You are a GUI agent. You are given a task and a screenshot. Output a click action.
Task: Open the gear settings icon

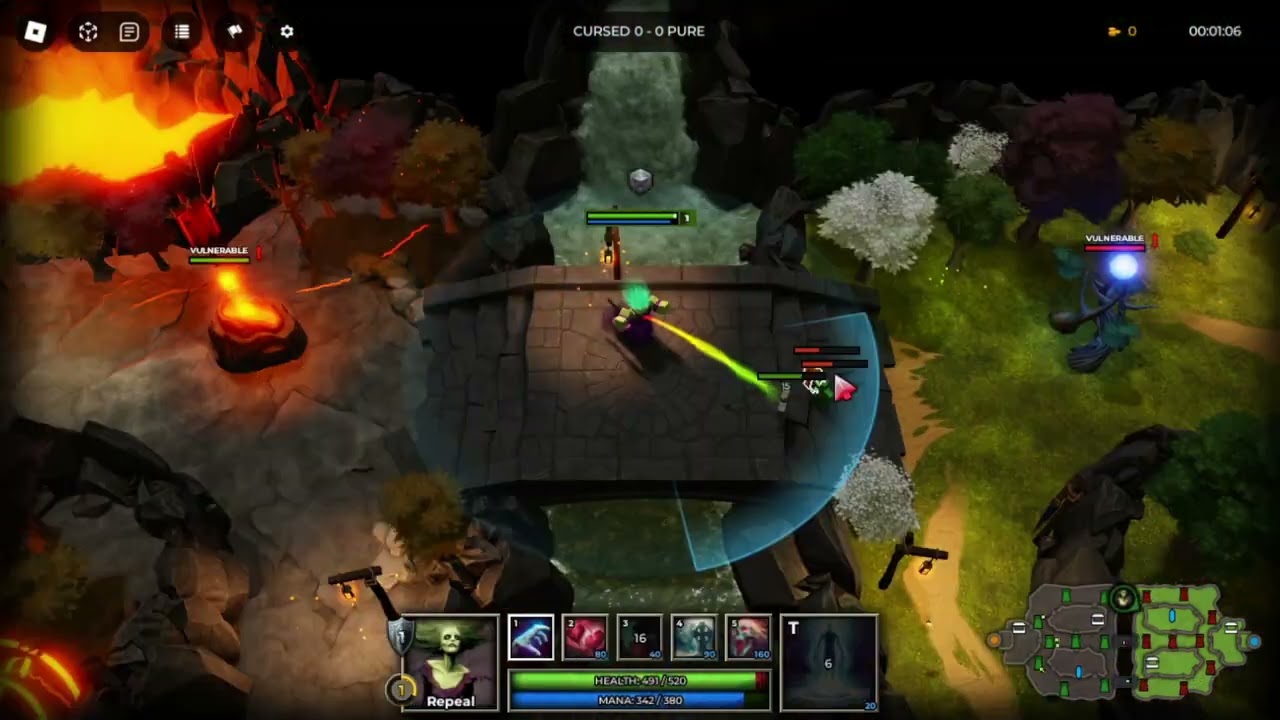click(287, 32)
